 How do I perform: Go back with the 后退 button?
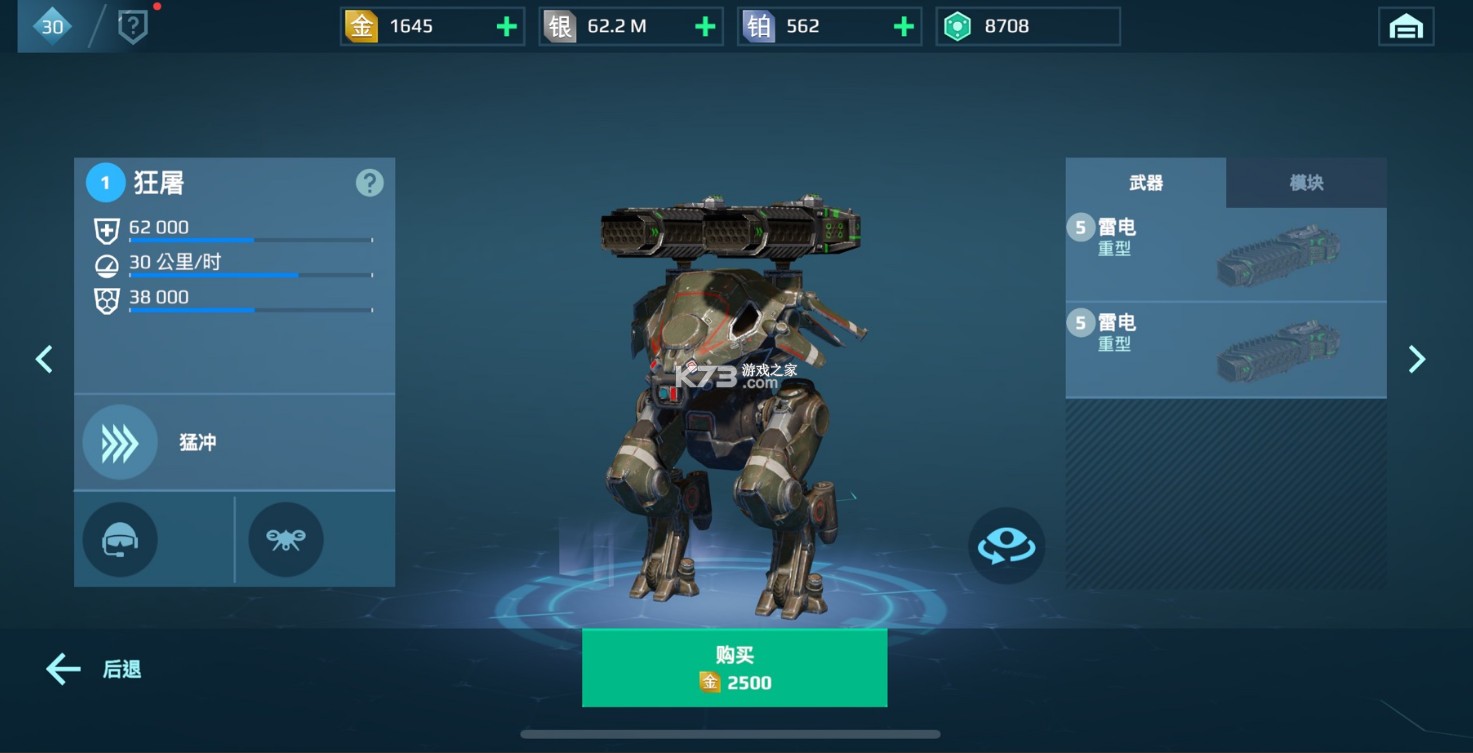tap(94, 669)
